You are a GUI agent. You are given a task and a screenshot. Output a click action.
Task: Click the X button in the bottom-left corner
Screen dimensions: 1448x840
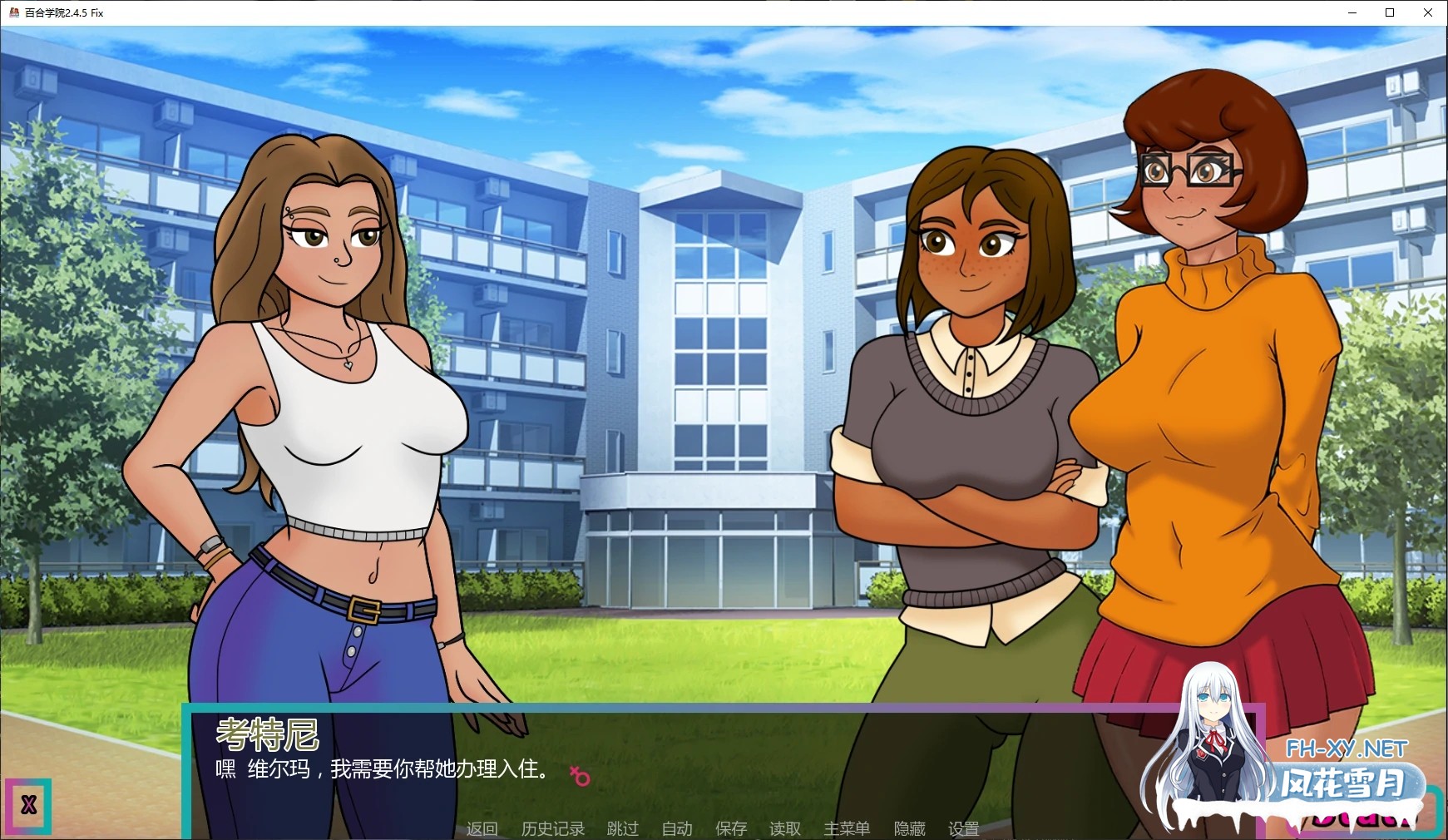click(x=29, y=805)
